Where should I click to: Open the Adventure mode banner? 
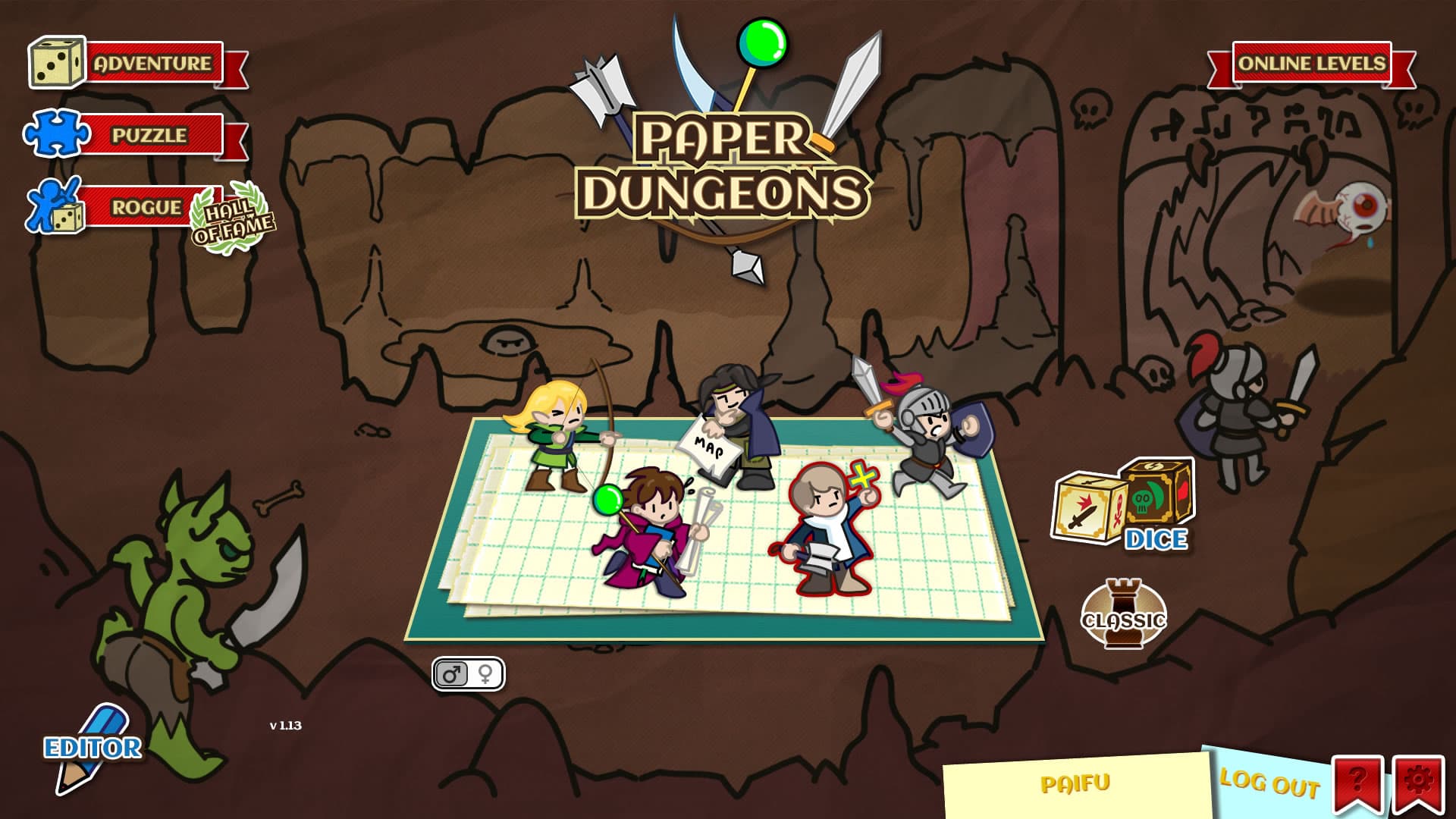(x=150, y=64)
